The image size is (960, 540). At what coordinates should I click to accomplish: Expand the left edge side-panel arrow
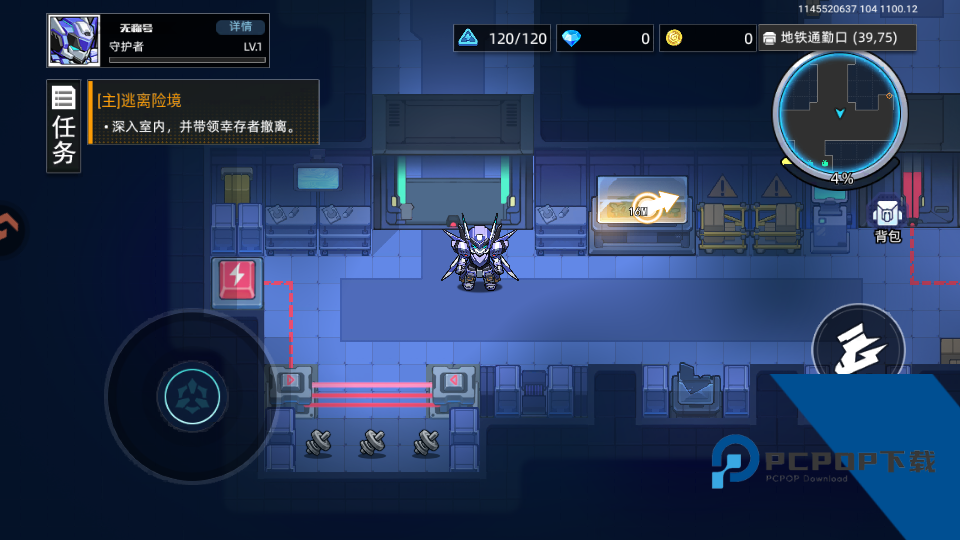click(x=6, y=228)
